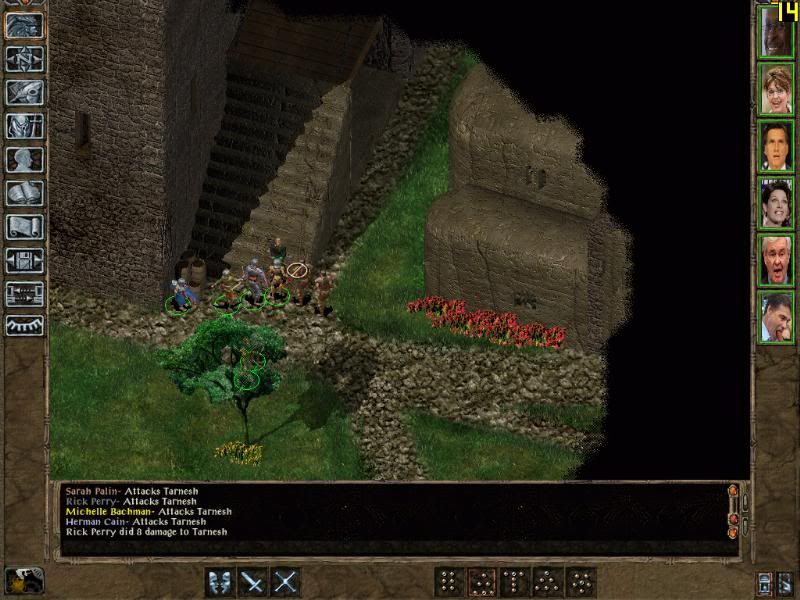Click the clock button in the bottom-left corner

point(22,581)
